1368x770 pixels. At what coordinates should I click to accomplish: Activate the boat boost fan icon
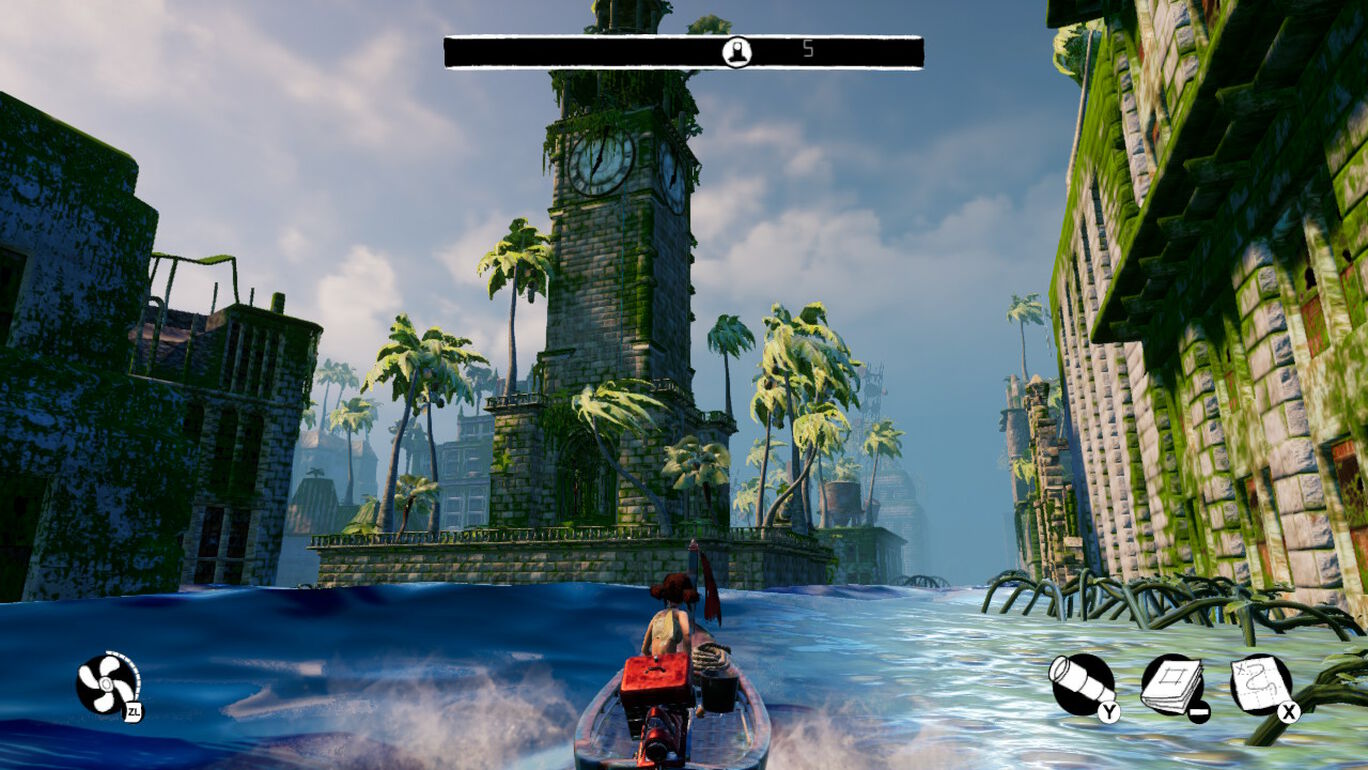click(x=106, y=685)
